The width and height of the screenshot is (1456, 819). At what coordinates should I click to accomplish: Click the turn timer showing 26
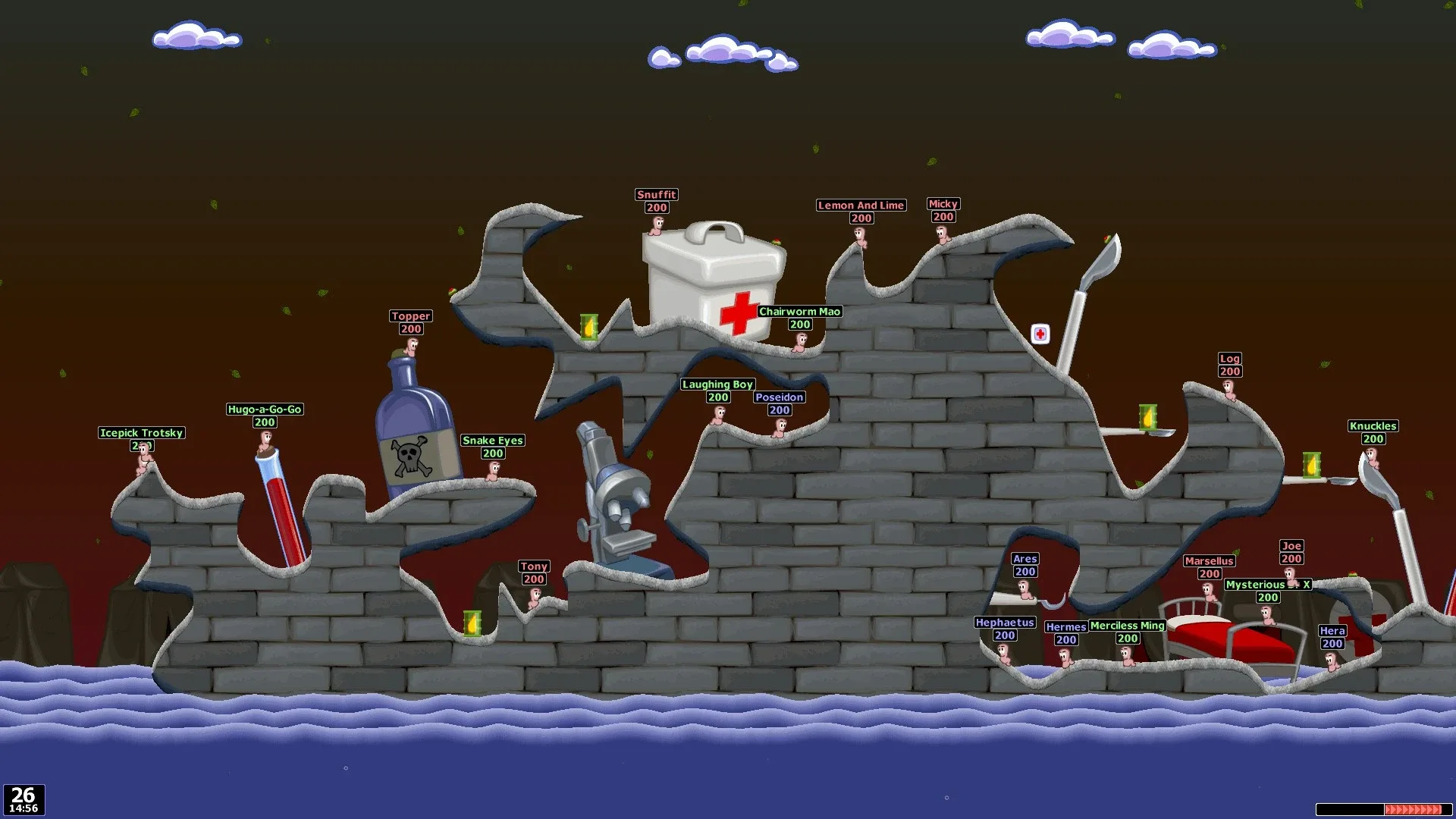(x=23, y=795)
